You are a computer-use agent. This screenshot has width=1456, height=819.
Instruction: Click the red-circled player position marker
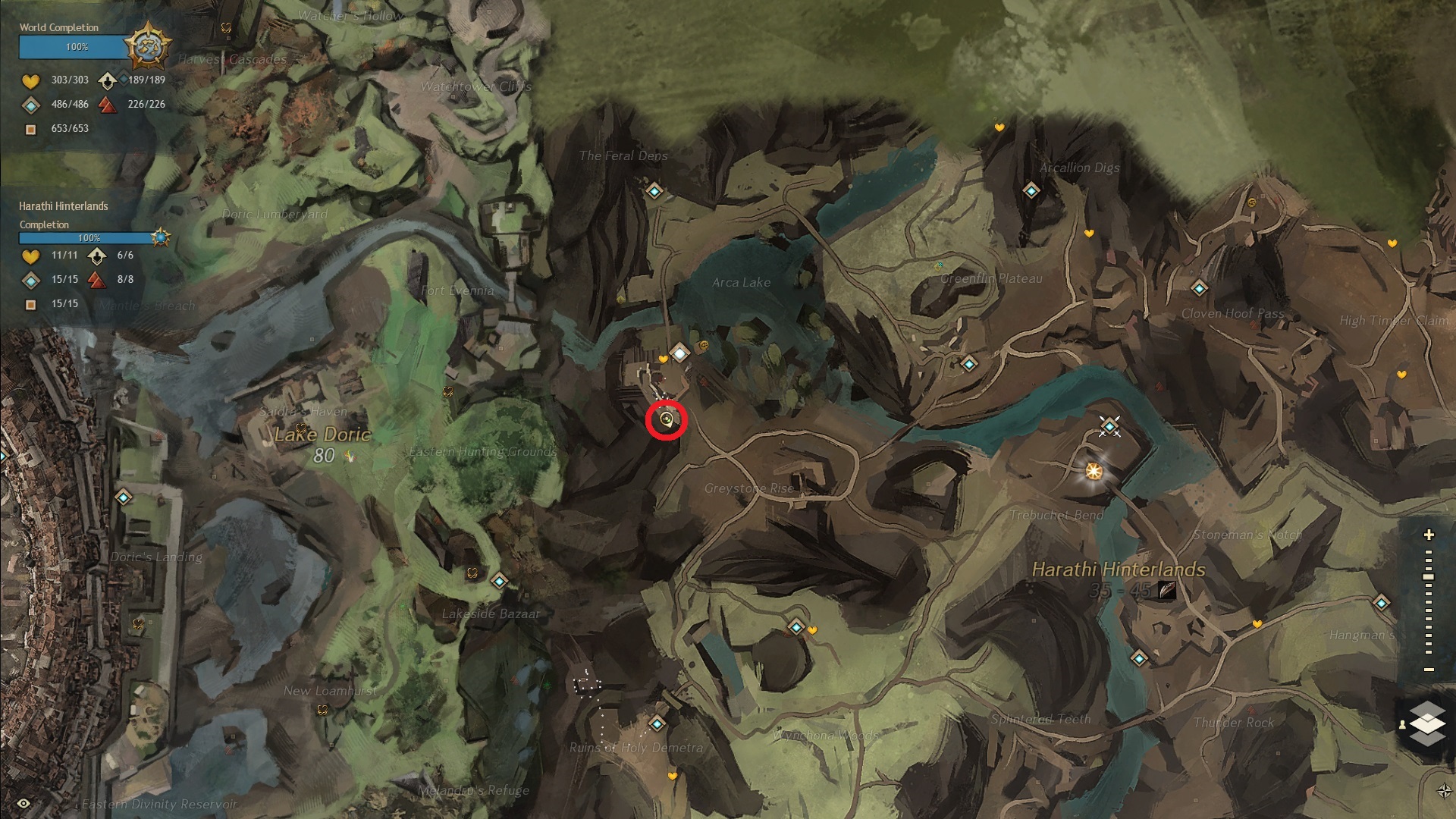tap(667, 419)
